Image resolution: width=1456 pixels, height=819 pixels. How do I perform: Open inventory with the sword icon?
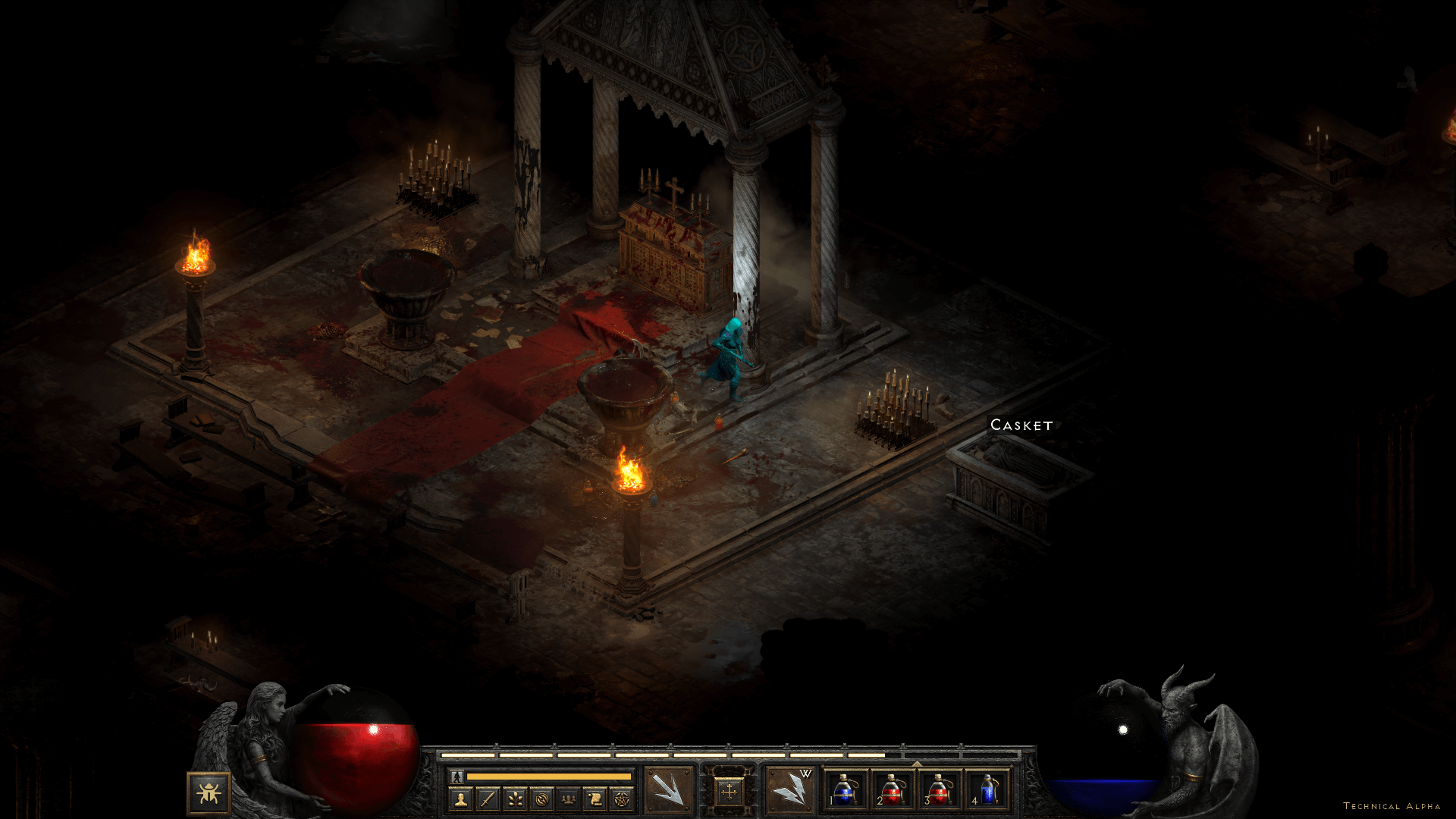tap(488, 799)
